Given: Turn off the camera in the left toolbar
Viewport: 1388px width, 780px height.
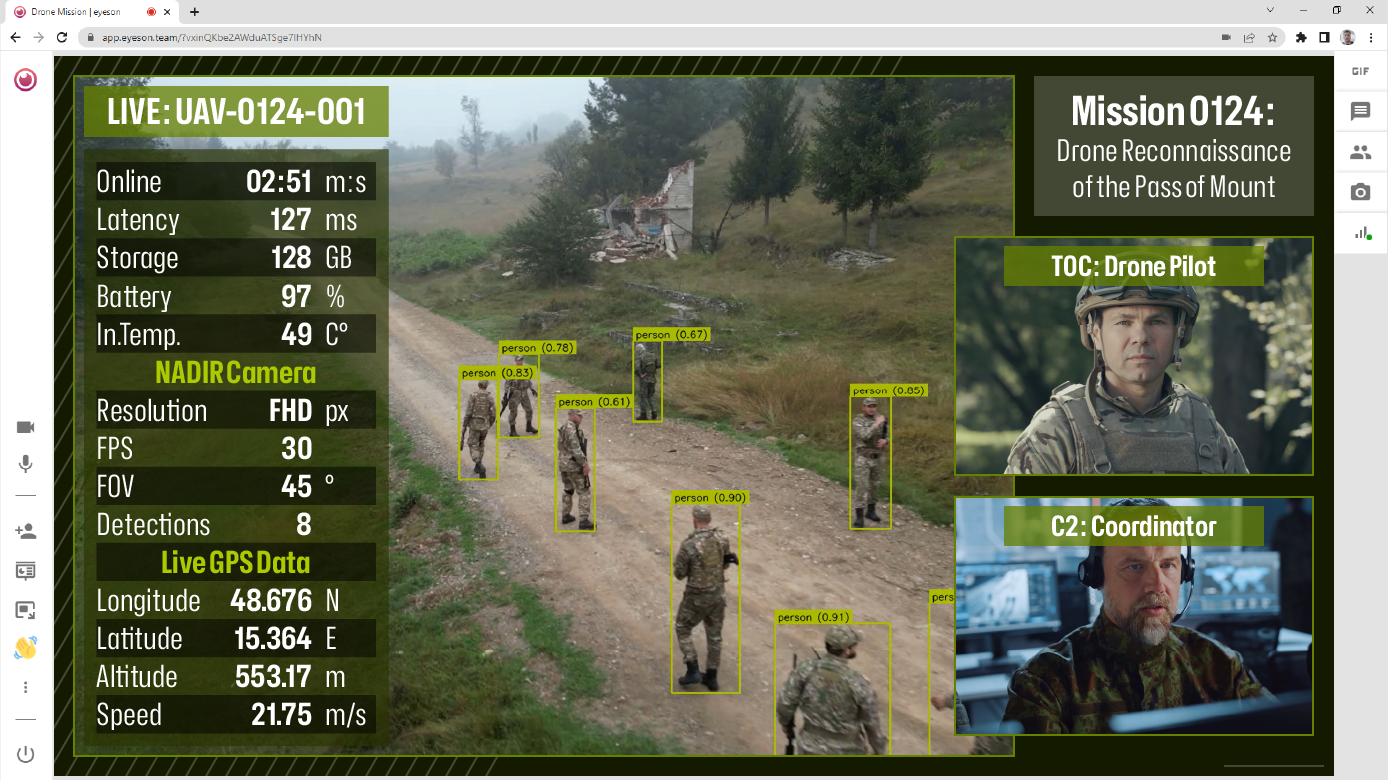Looking at the screenshot, I should pyautogui.click(x=24, y=427).
